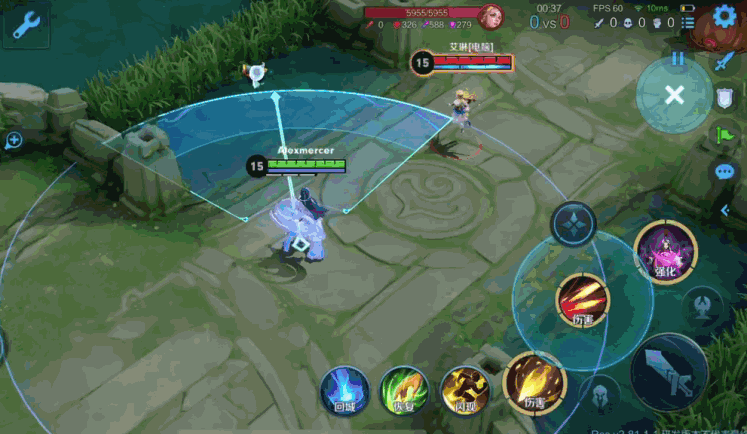Cast the 闪现 flash summoner spell
This screenshot has width=747, height=434.
[464, 389]
